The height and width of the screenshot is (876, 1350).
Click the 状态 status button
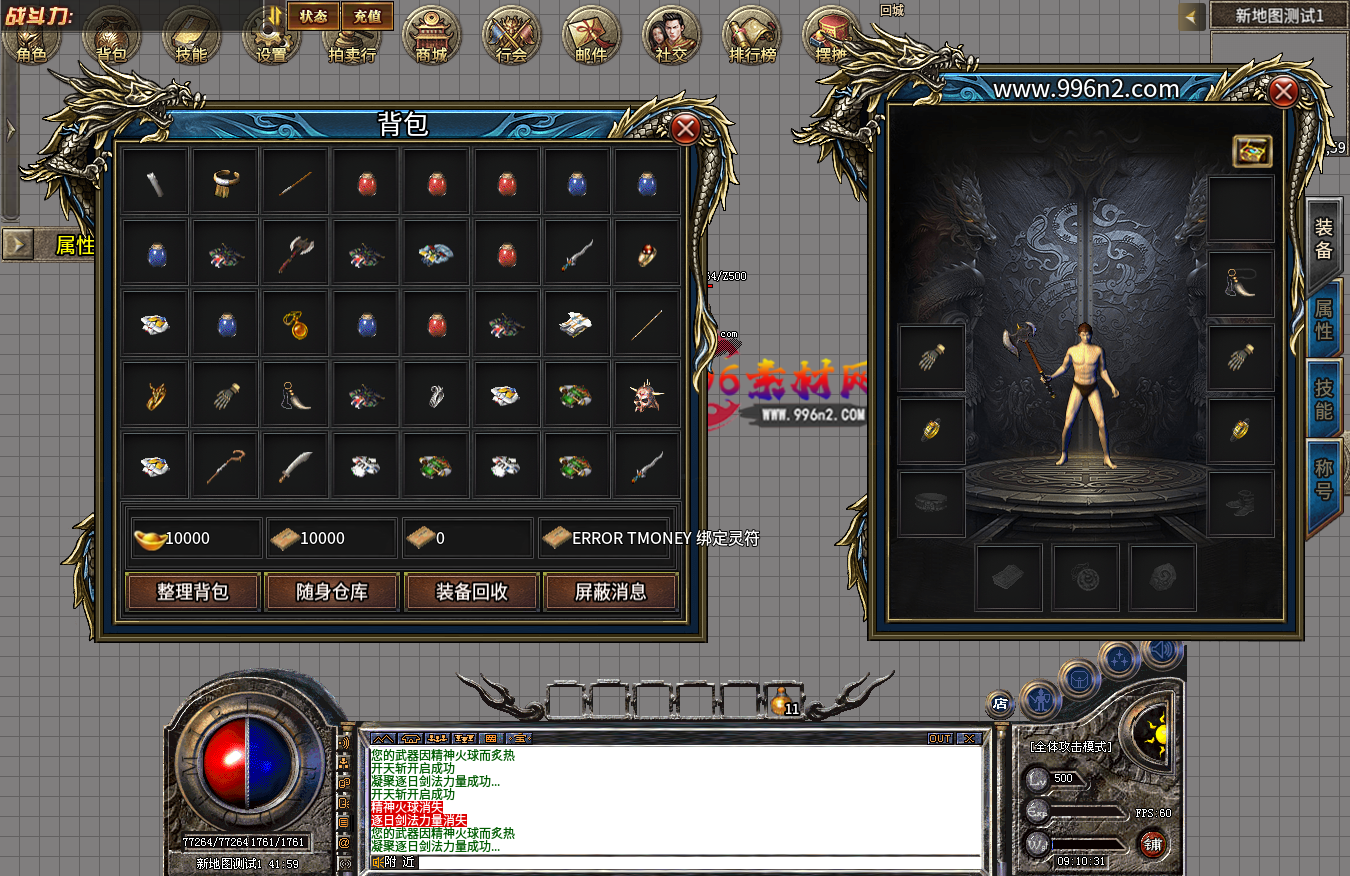point(313,16)
